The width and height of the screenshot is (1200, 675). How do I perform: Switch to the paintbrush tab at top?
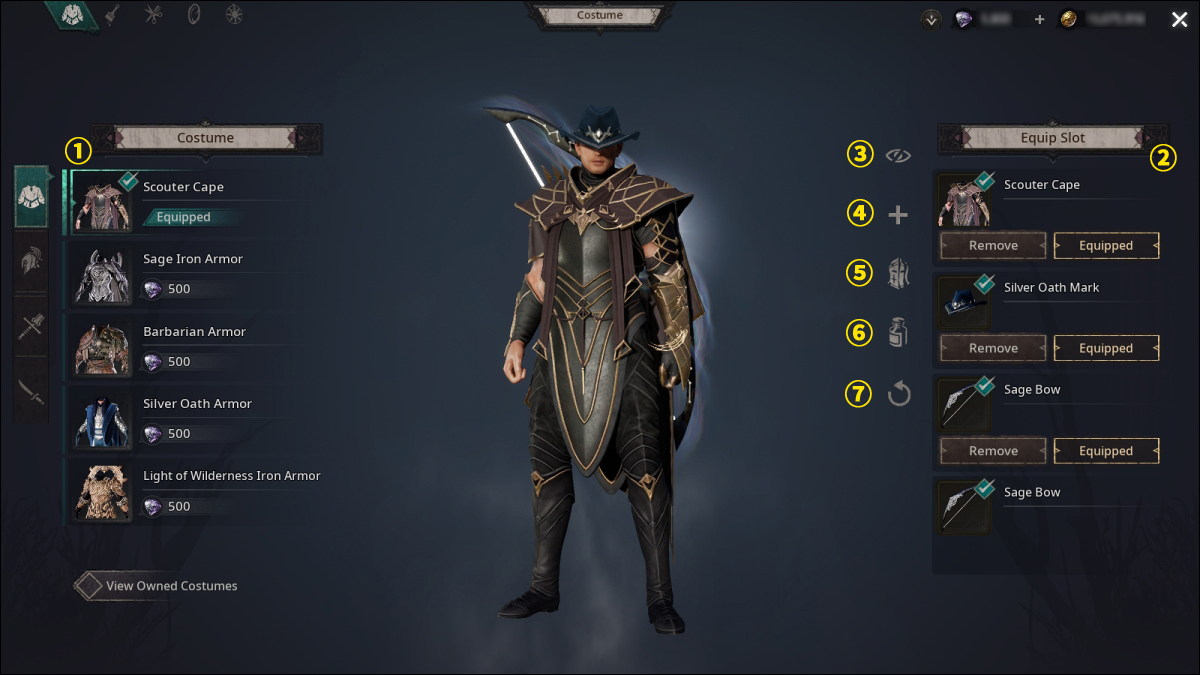(x=113, y=15)
